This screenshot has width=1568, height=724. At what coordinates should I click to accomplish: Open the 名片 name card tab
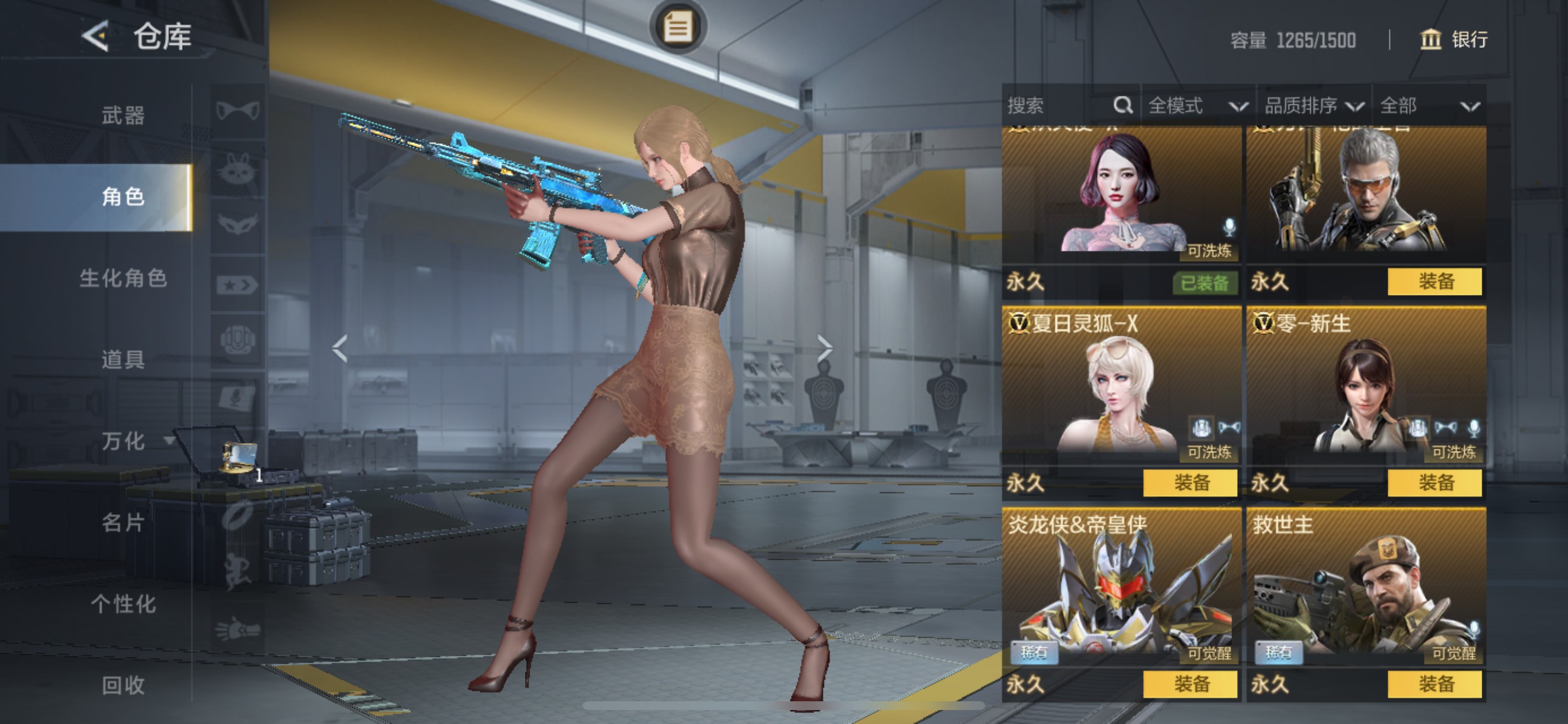[x=123, y=522]
